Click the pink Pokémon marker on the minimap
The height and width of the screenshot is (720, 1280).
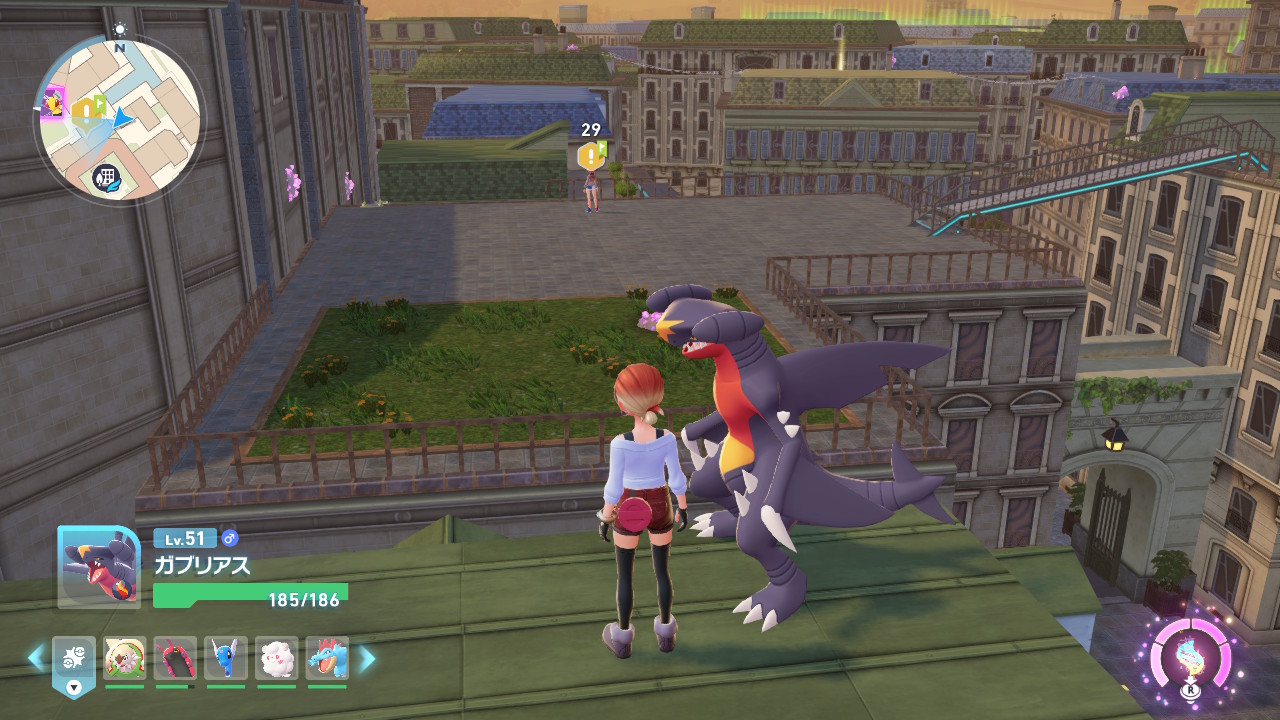click(x=52, y=101)
